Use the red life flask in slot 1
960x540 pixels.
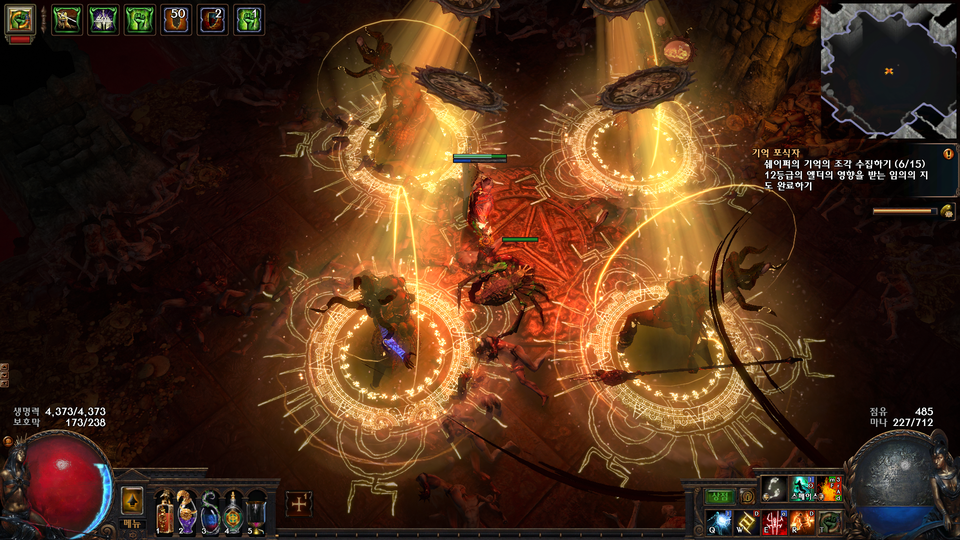click(x=164, y=512)
